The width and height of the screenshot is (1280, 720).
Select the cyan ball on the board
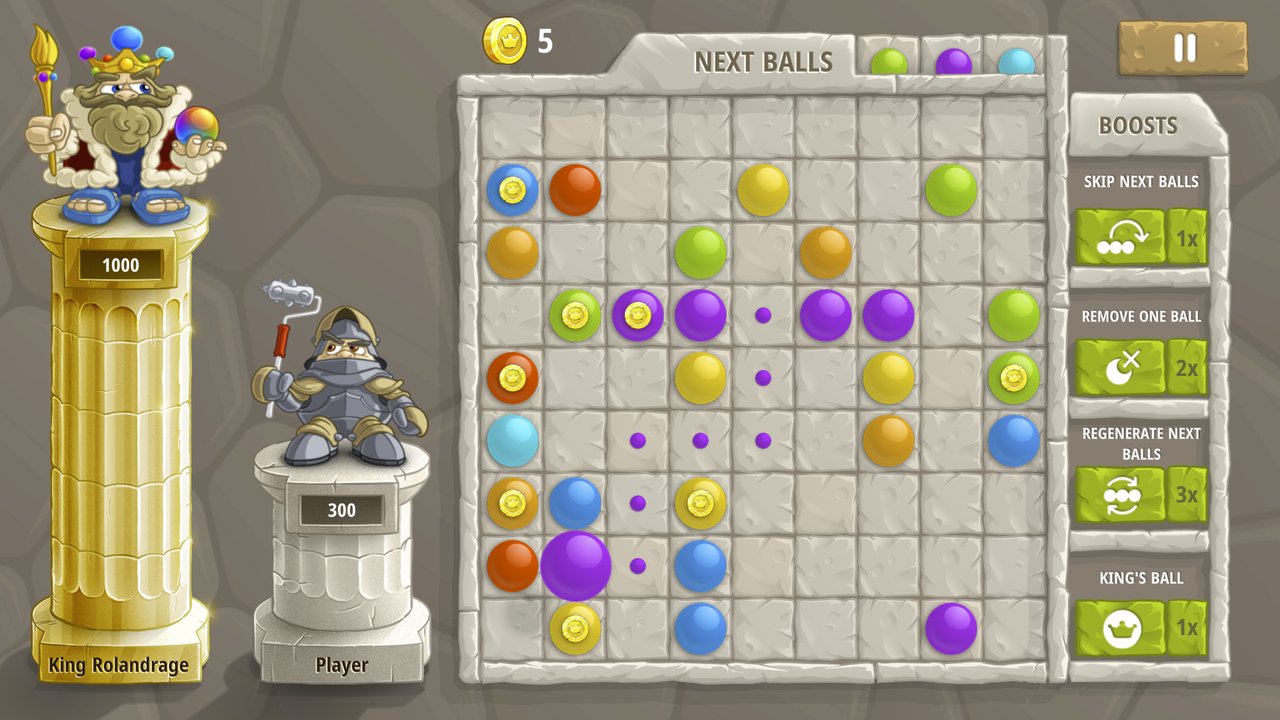tap(512, 441)
